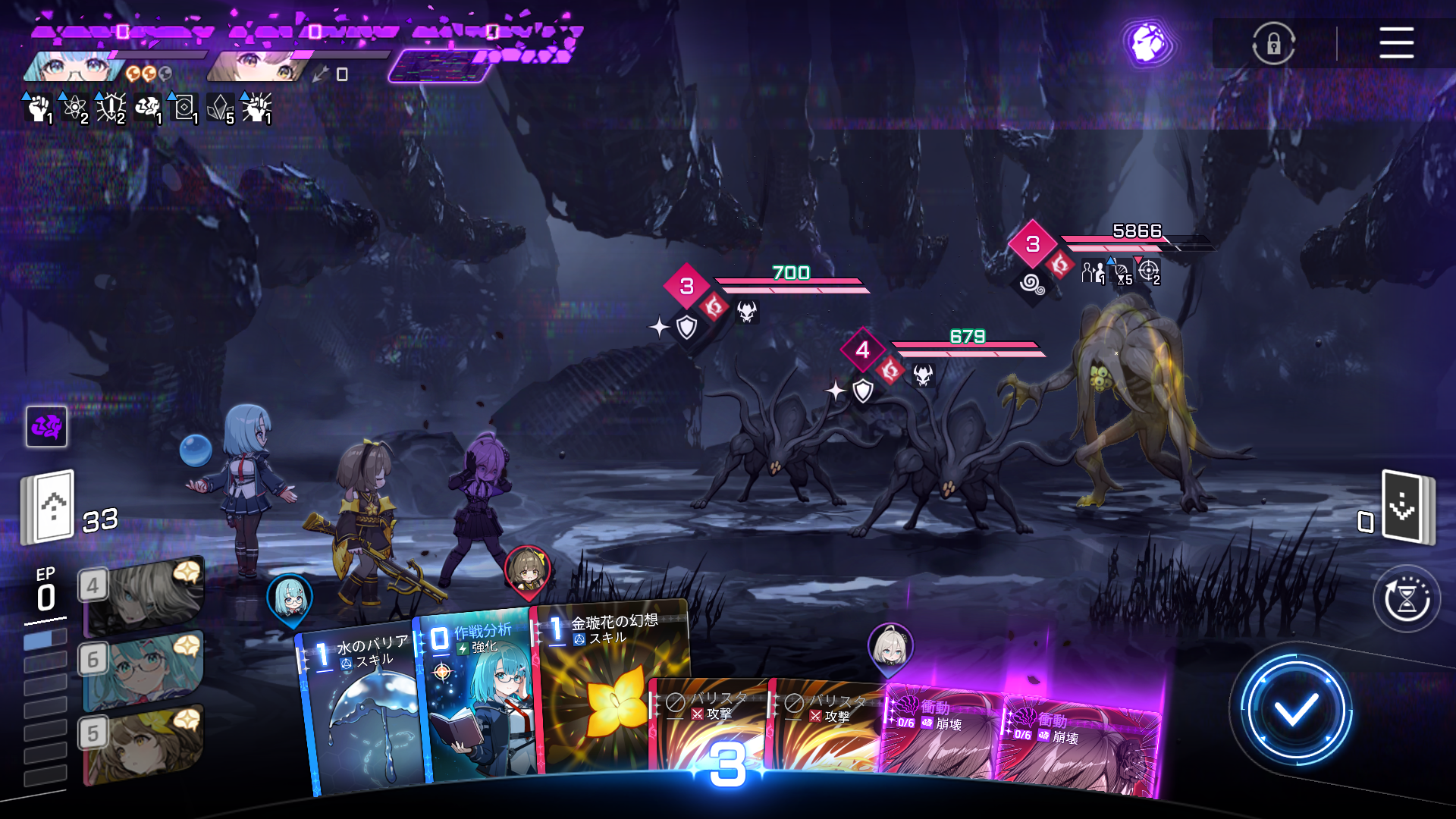
Task: Open the hamburger menu
Action: coord(1396,42)
